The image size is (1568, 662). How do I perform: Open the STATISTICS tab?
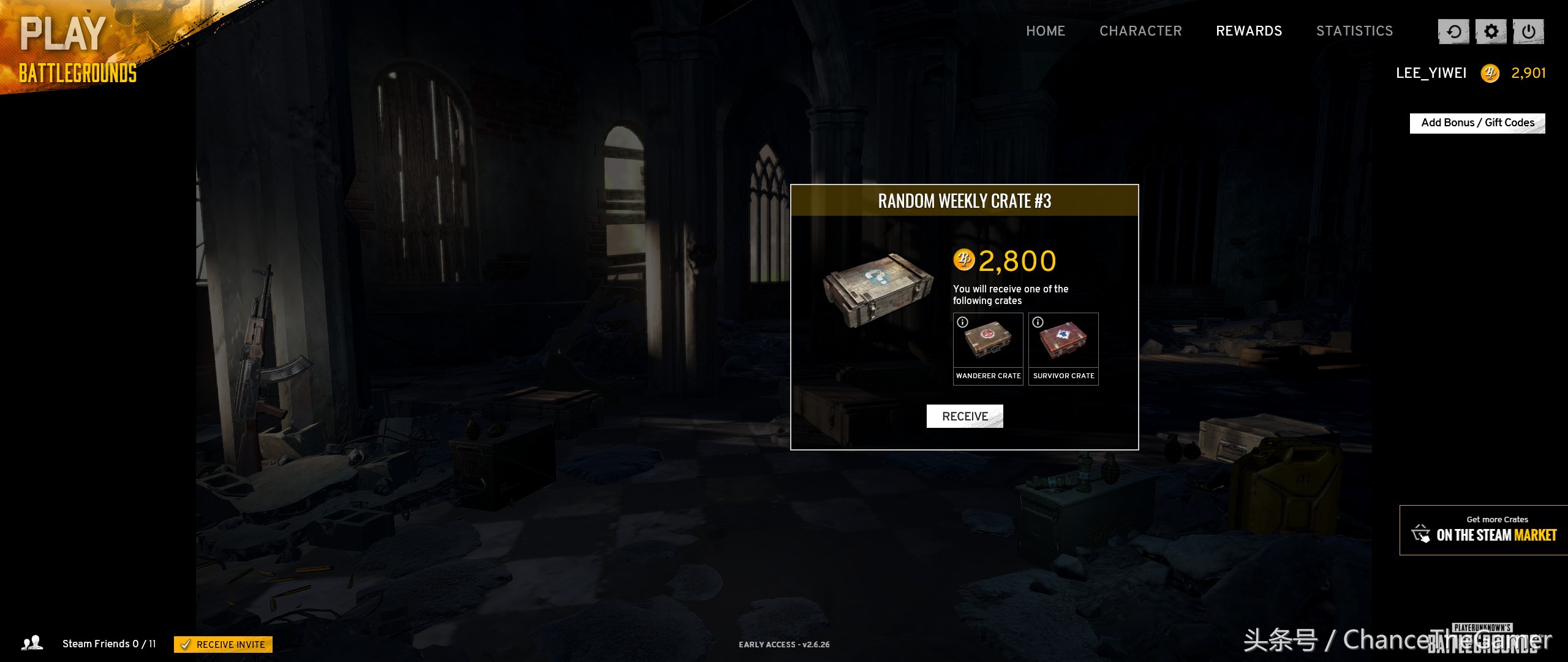[1354, 31]
